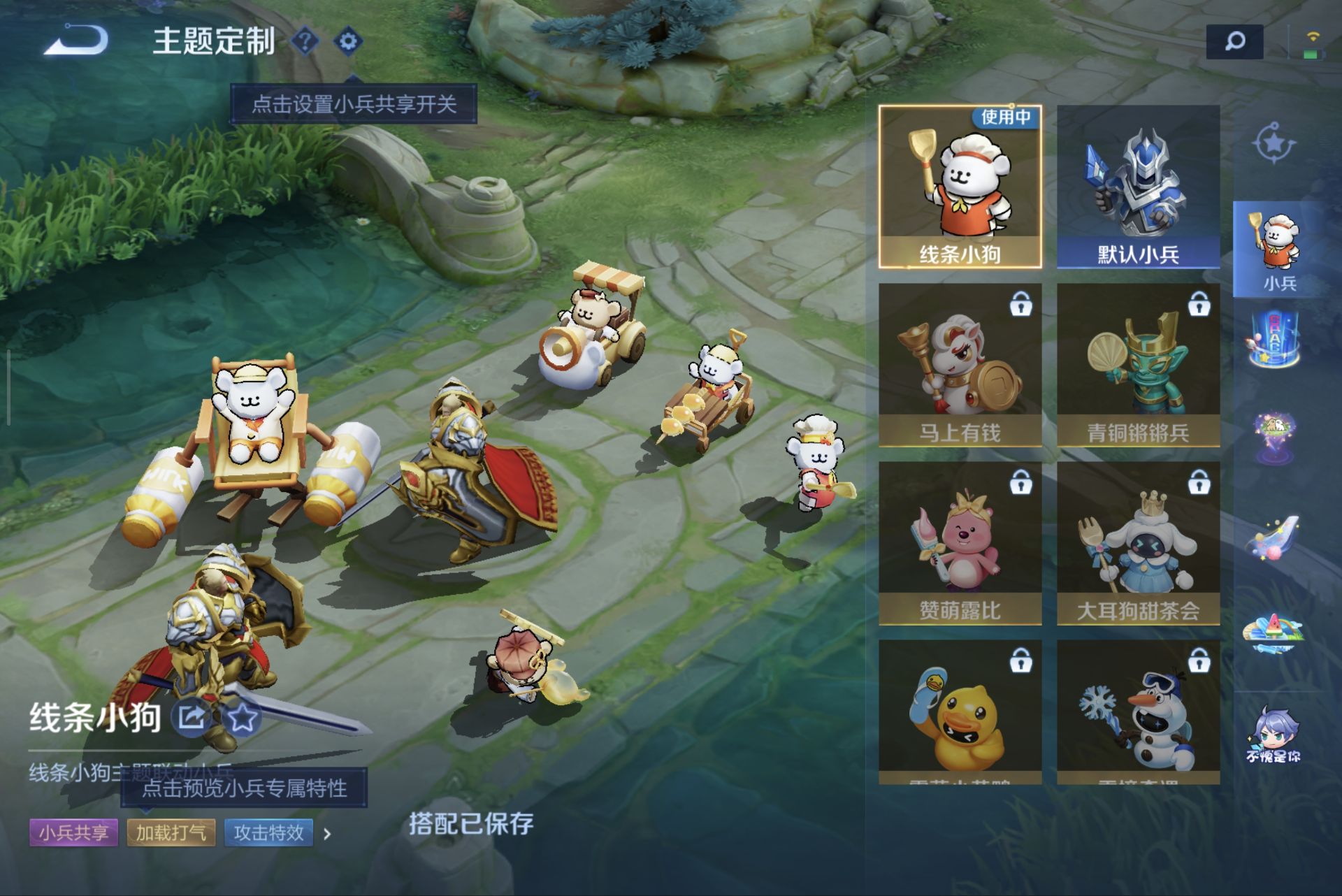Select the locked 赞萌露比 pink beaver skin
Image resolution: width=1342 pixels, height=896 pixels.
tap(960, 543)
